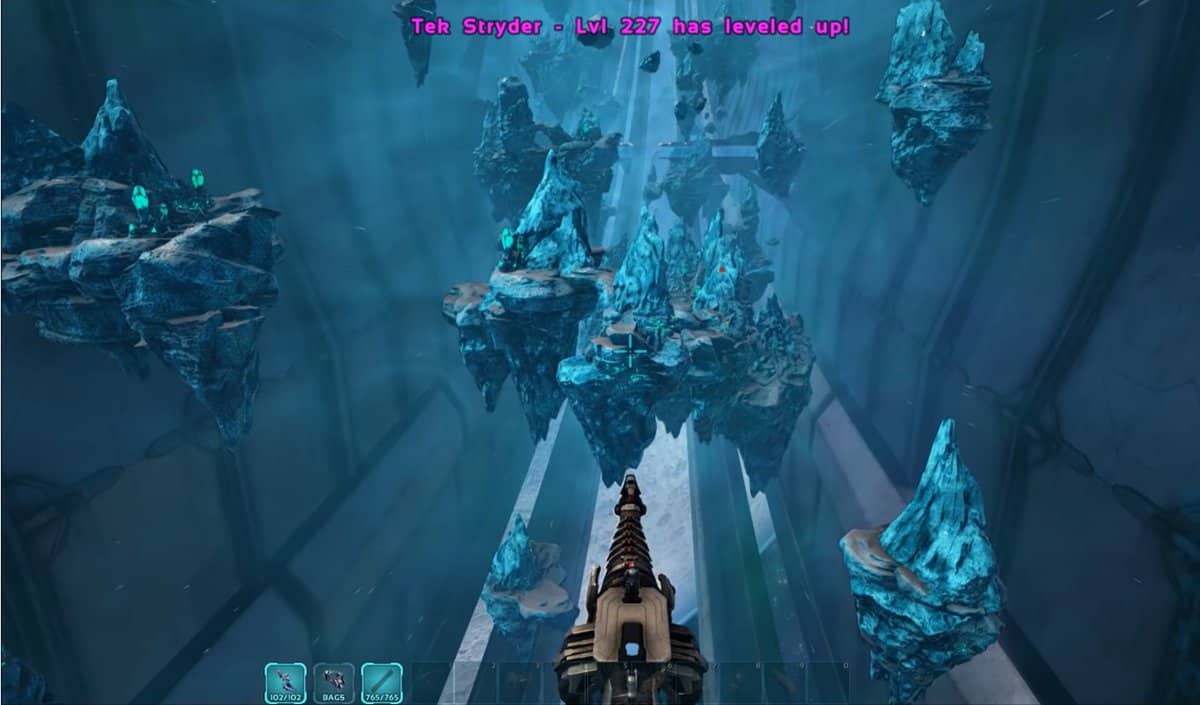Viewport: 1200px width, 705px height.
Task: Select the hotbar slot showing 765/765
Action: point(382,682)
